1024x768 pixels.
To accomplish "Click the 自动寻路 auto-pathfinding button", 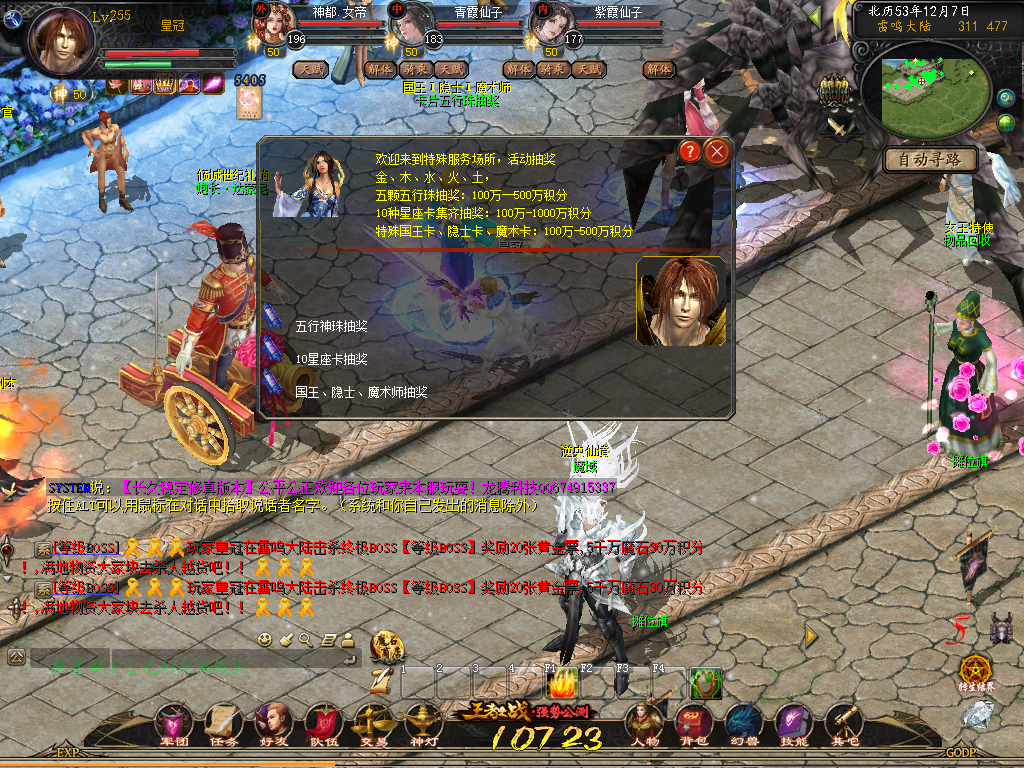I will click(930, 159).
